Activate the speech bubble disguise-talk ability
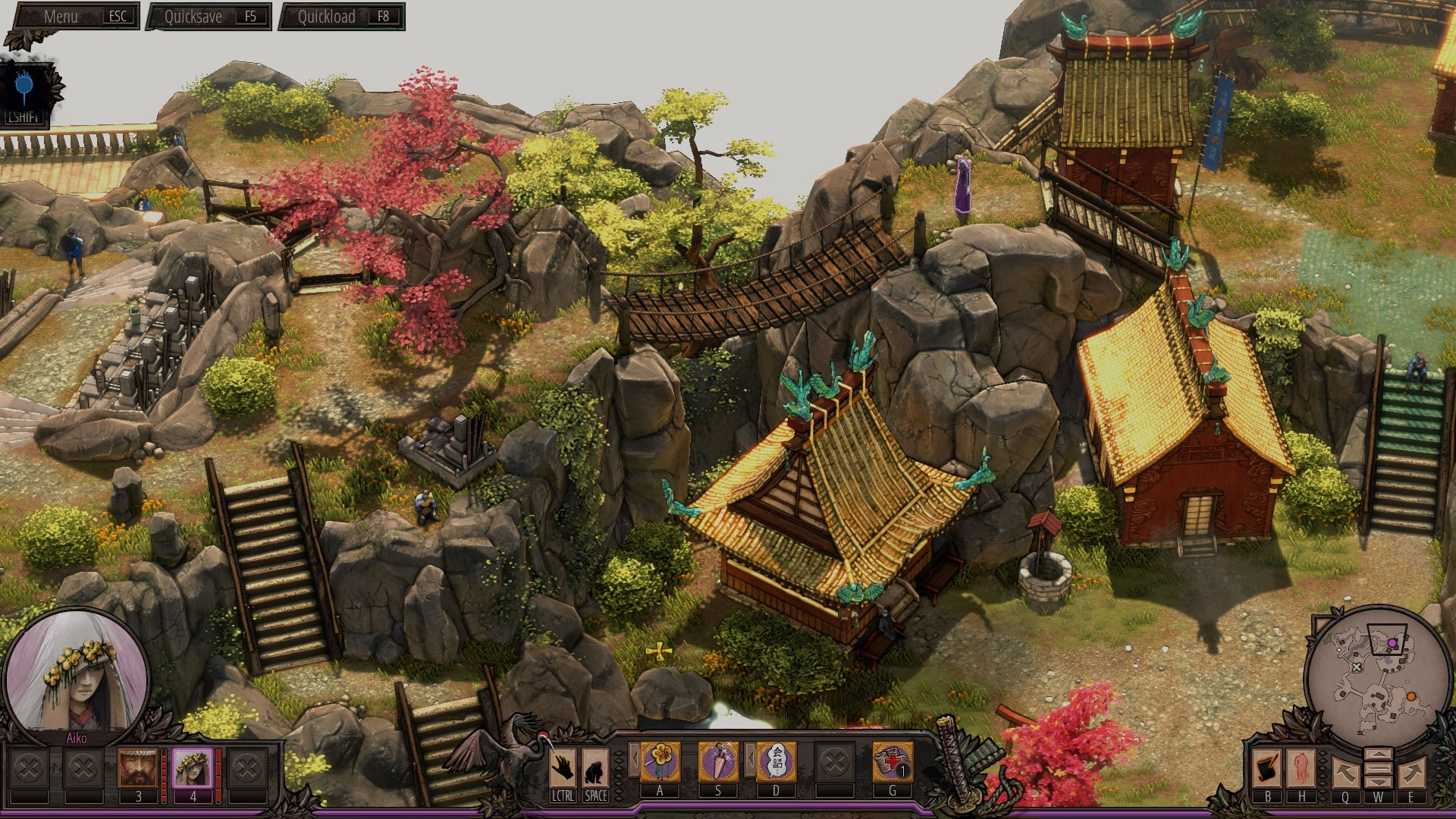The image size is (1456, 819). pyautogui.click(x=776, y=761)
